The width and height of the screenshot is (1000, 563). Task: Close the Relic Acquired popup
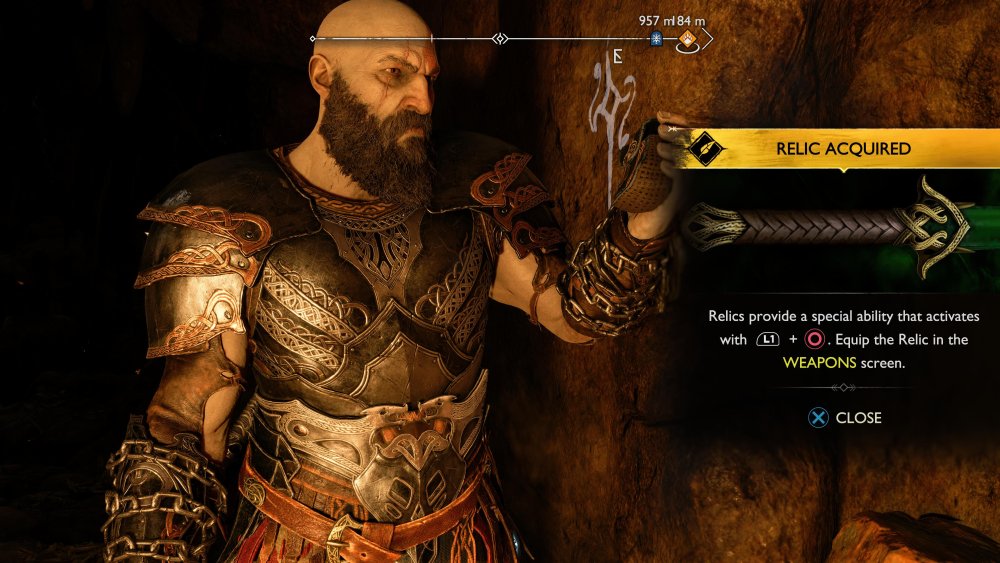point(845,418)
